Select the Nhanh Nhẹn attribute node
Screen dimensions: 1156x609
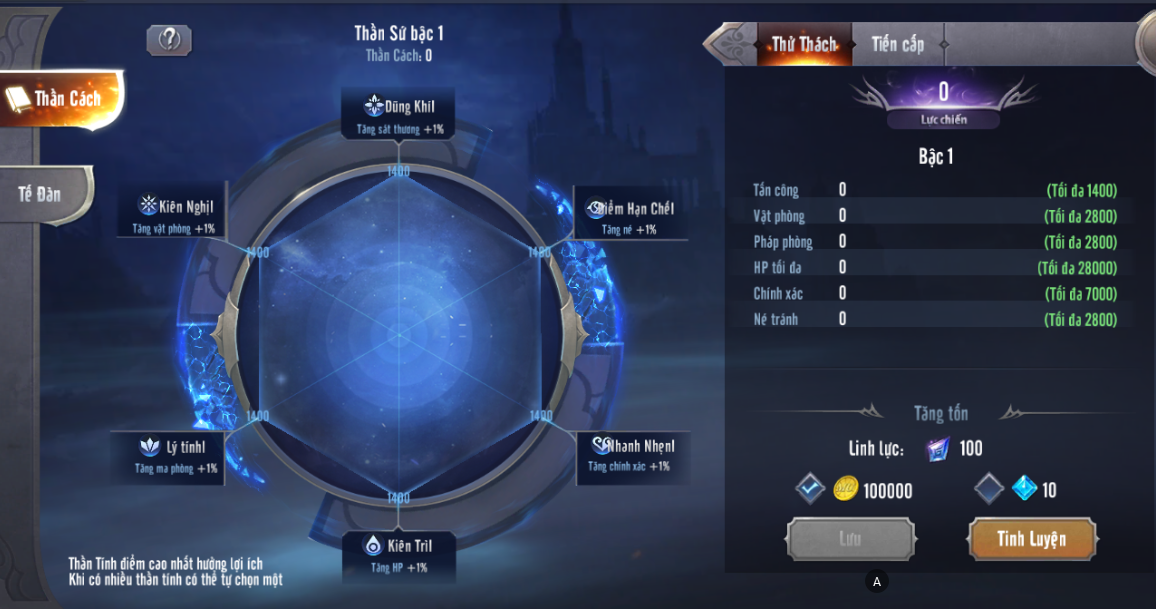[x=630, y=453]
